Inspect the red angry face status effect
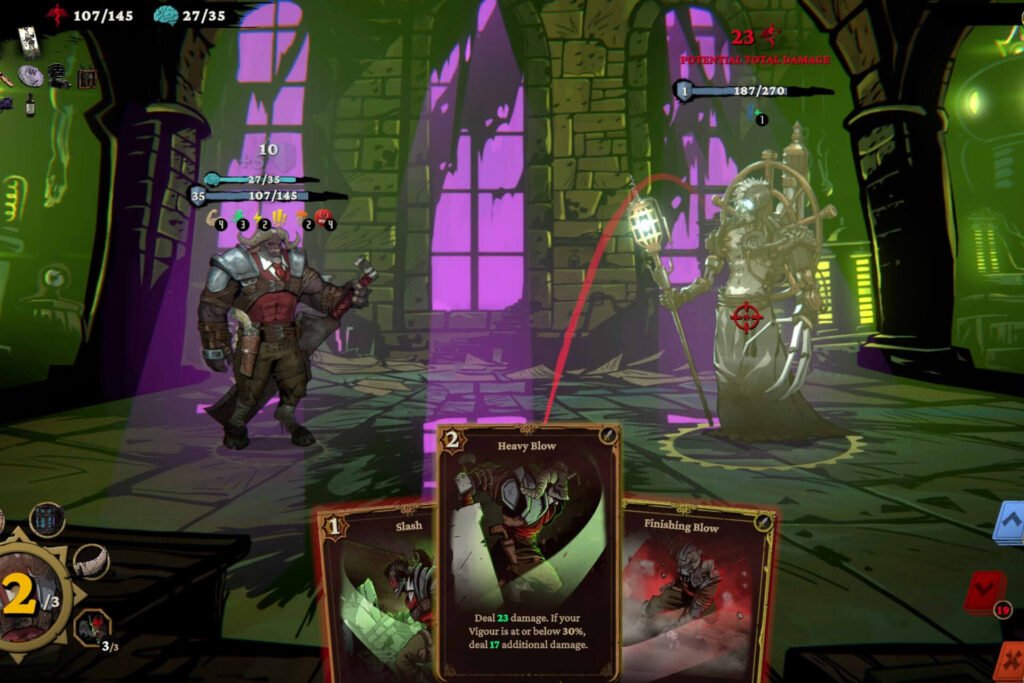 322,217
